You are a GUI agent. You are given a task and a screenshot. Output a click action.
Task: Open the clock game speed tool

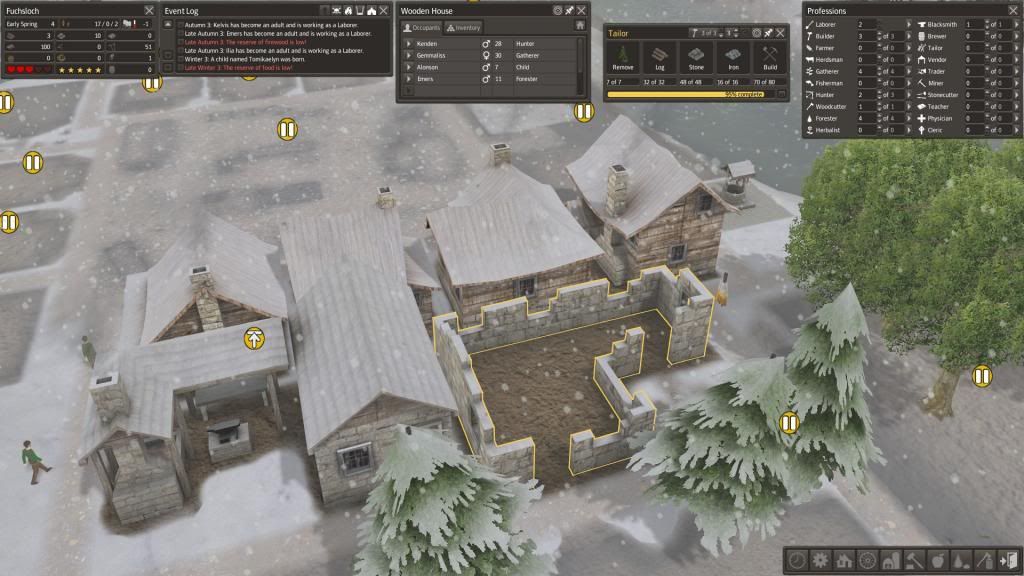click(x=798, y=560)
